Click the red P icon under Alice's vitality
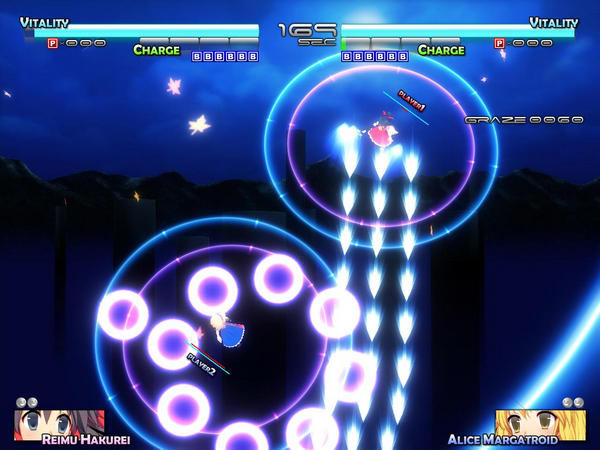Screen dimensions: 600x450 tap(500, 43)
